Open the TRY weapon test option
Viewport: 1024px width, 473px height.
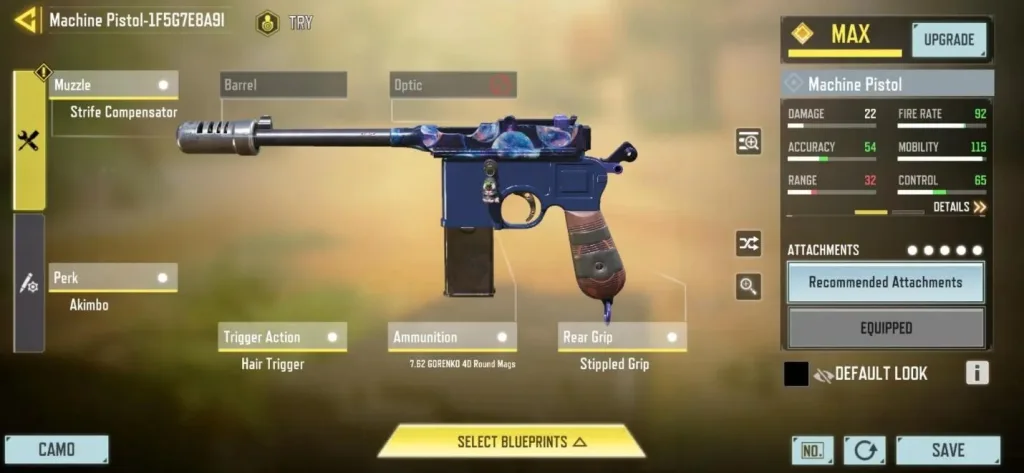click(x=285, y=22)
